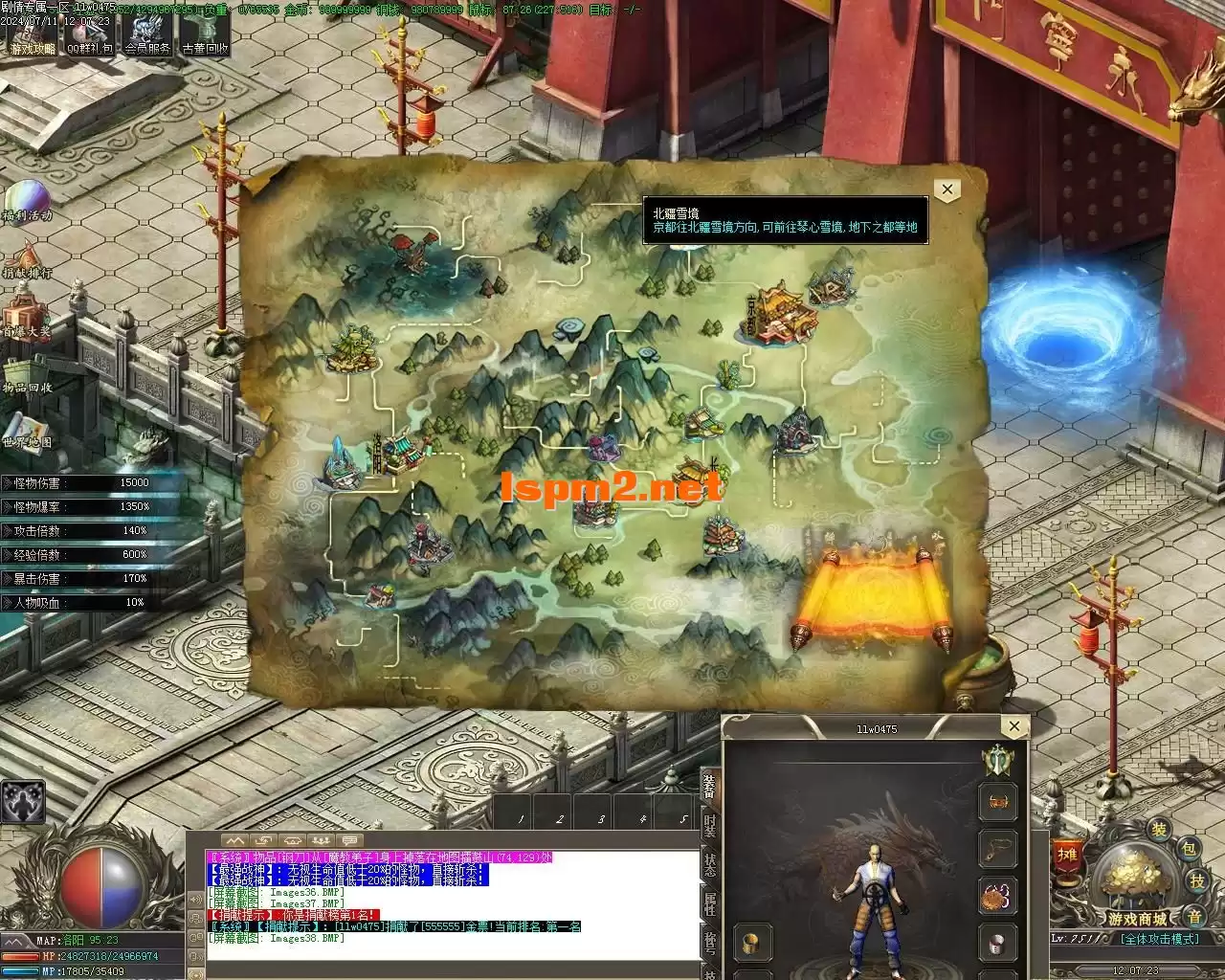Toggle the 世界地图 world map icon
The image size is (1225, 980).
(x=26, y=429)
